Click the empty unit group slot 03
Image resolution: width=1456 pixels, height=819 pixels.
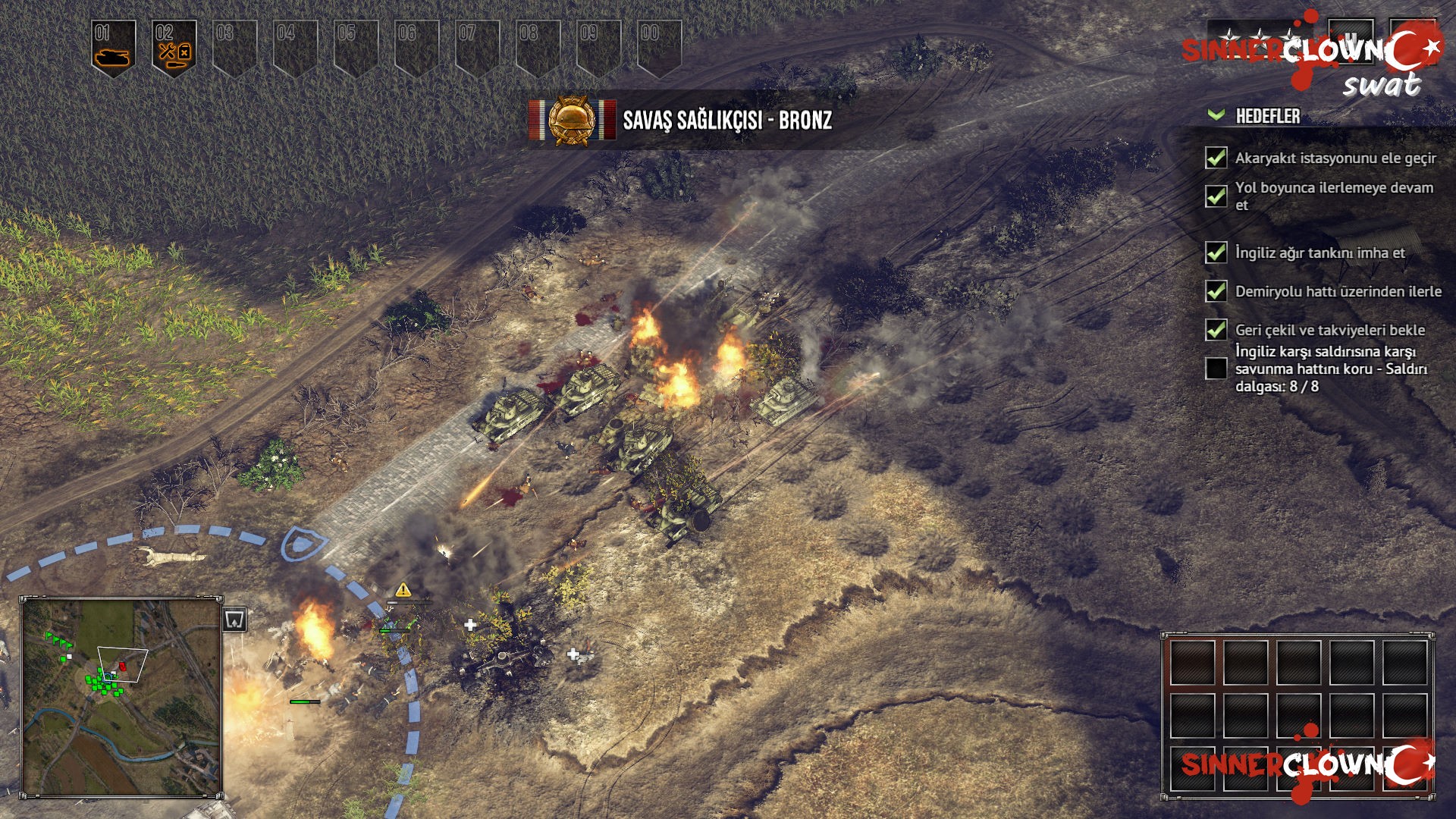pos(231,42)
